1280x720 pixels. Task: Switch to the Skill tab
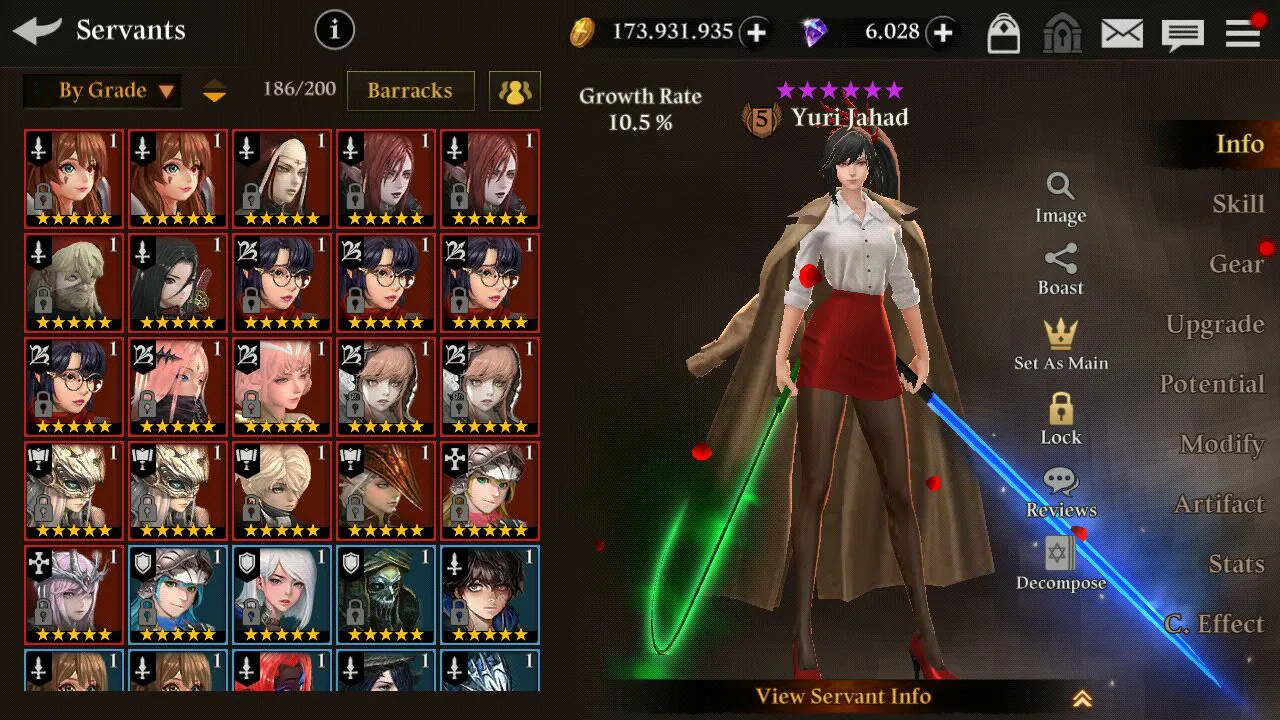pos(1238,204)
